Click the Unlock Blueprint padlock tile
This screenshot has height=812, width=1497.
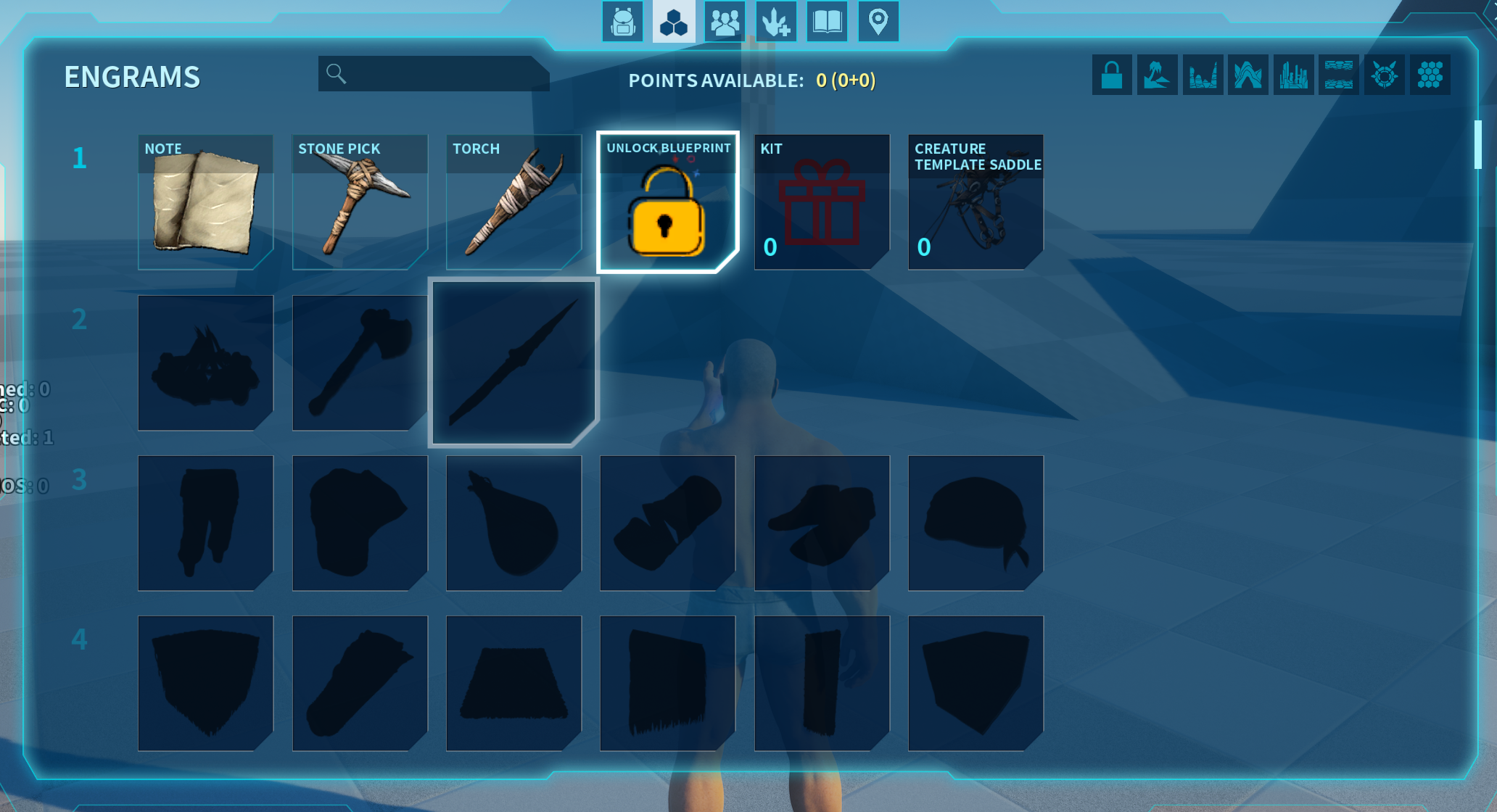coord(667,202)
